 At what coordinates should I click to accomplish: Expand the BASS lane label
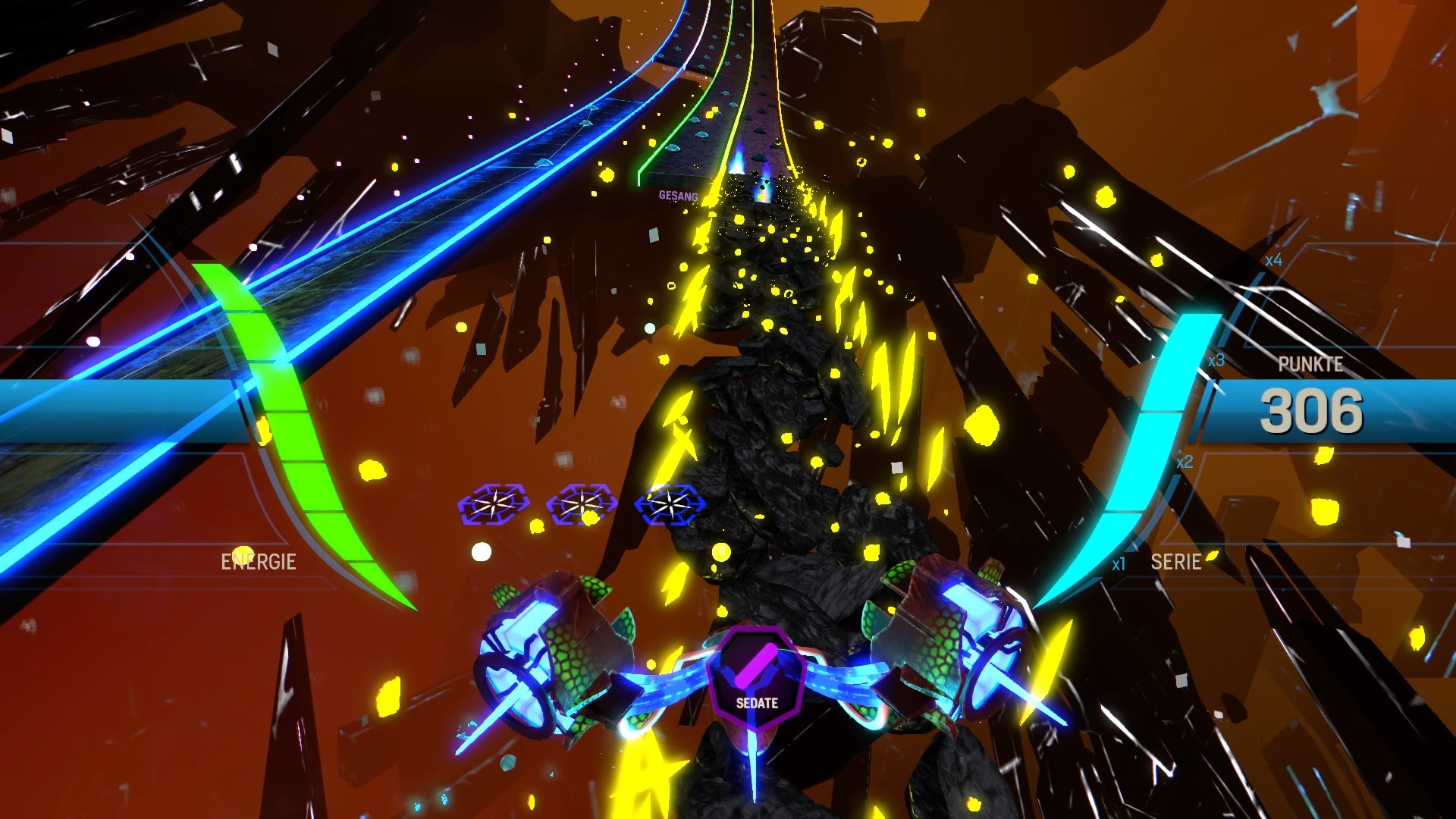point(667,68)
